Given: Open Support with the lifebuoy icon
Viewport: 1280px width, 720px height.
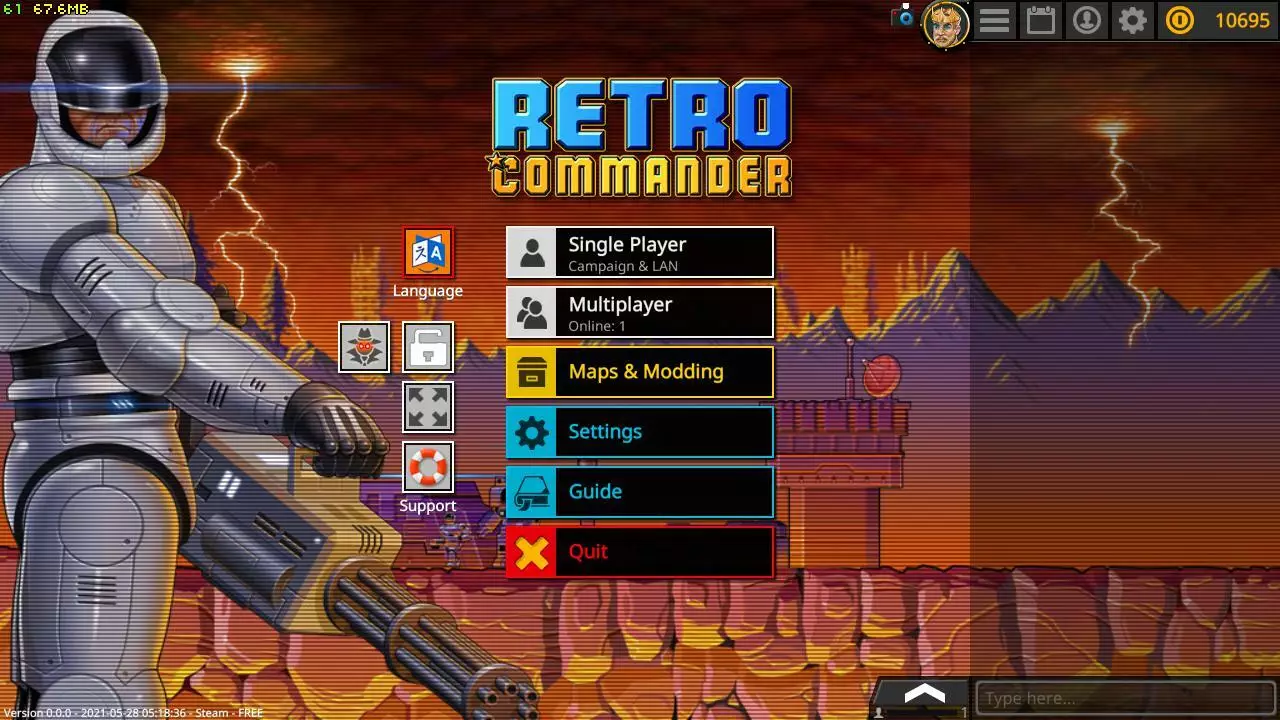Looking at the screenshot, I should (427, 467).
